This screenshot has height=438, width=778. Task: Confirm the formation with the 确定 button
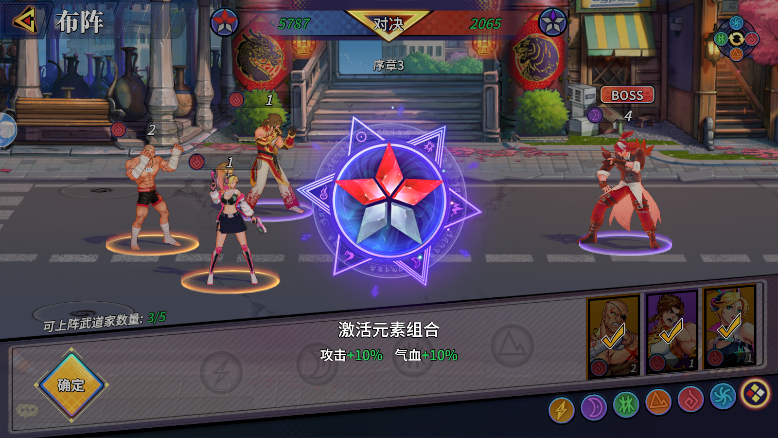coord(71,385)
